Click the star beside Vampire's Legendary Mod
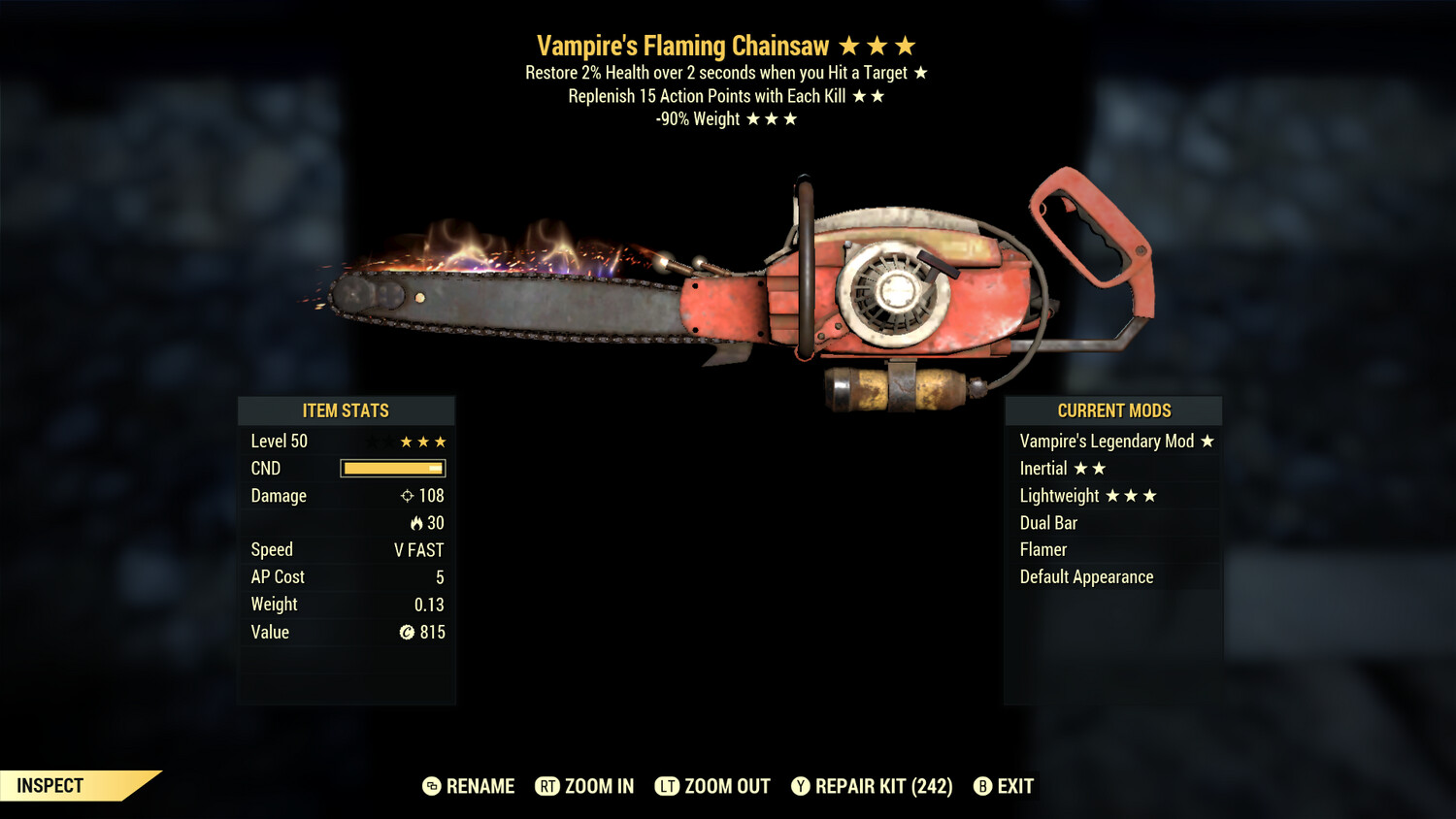Image resolution: width=1456 pixels, height=819 pixels. tap(1206, 441)
